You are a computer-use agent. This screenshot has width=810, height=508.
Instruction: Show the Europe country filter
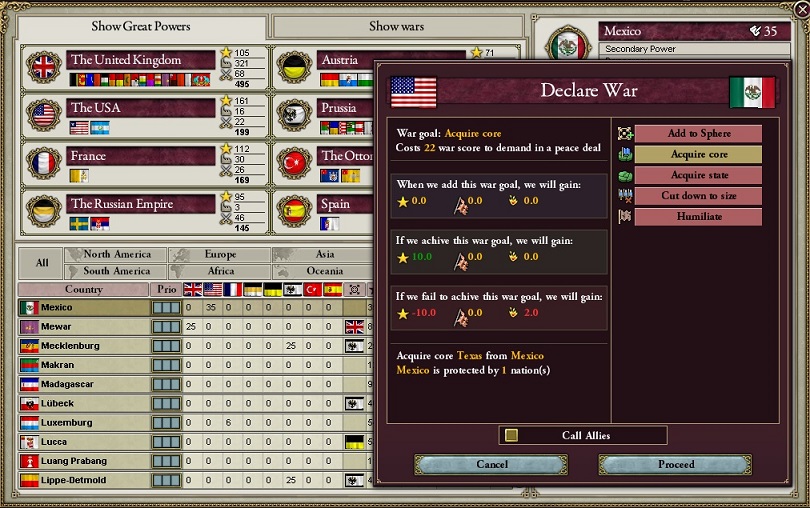221,255
